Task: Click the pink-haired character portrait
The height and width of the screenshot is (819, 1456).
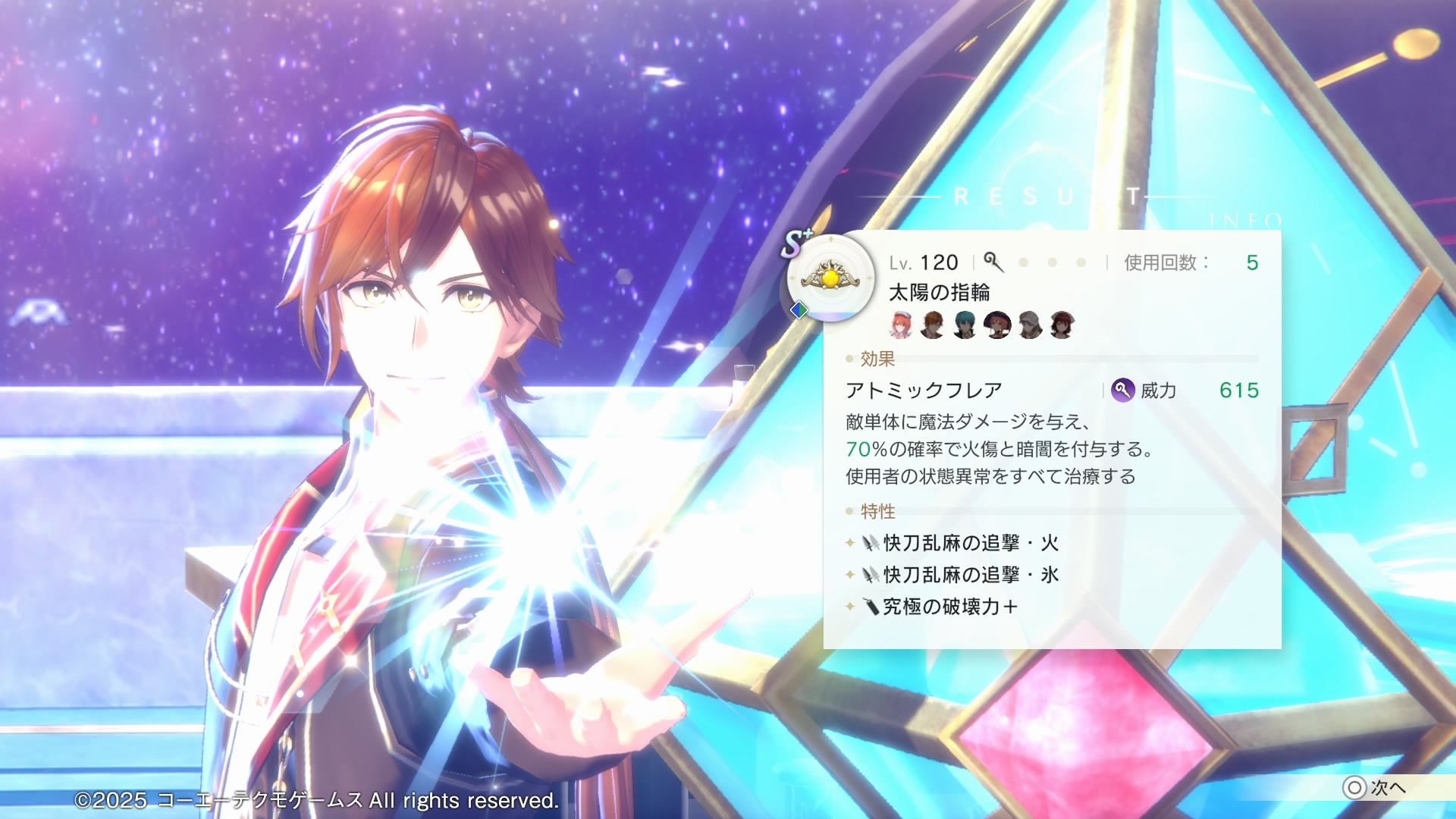Action: coord(900,325)
